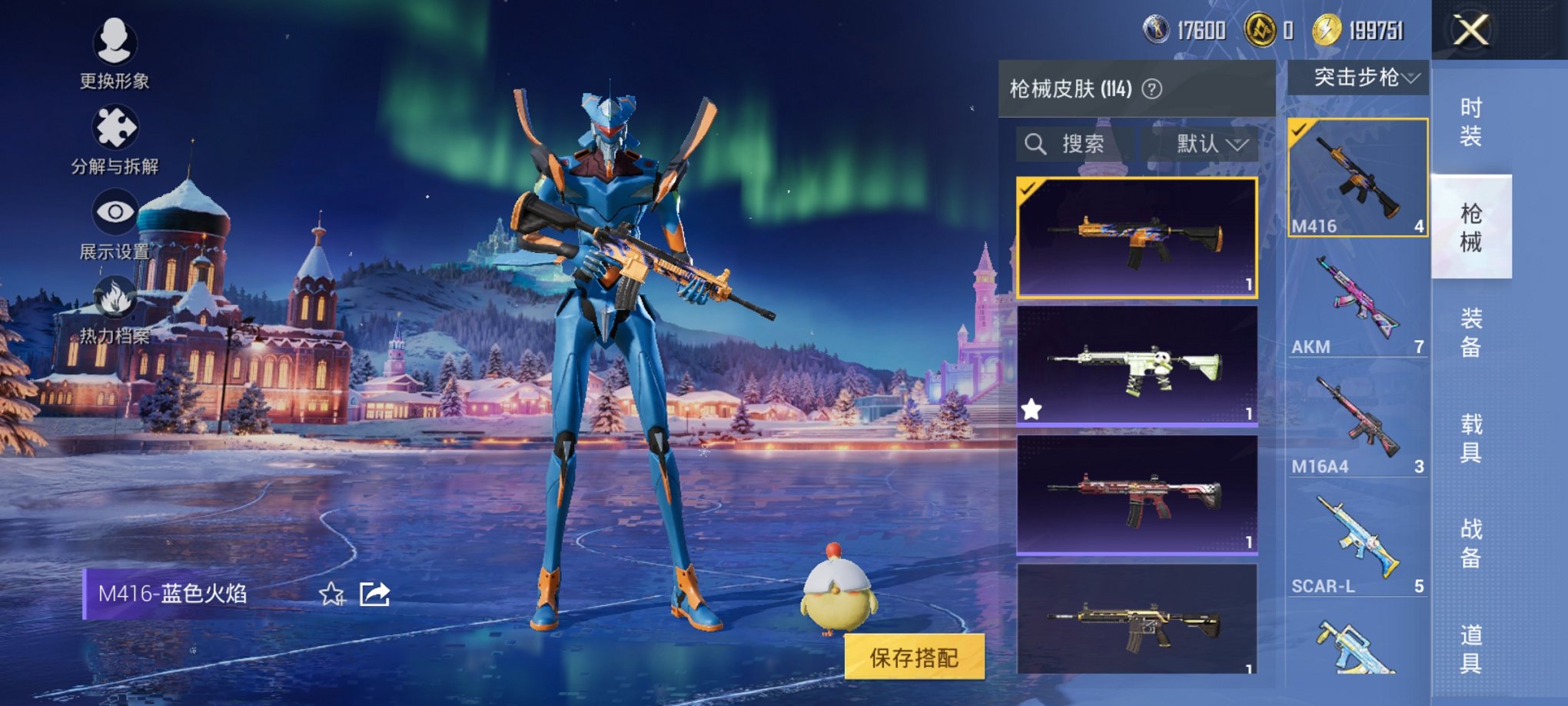Open the 突击步枪 weapon type dropdown
The image size is (1568, 706).
coord(1358,78)
